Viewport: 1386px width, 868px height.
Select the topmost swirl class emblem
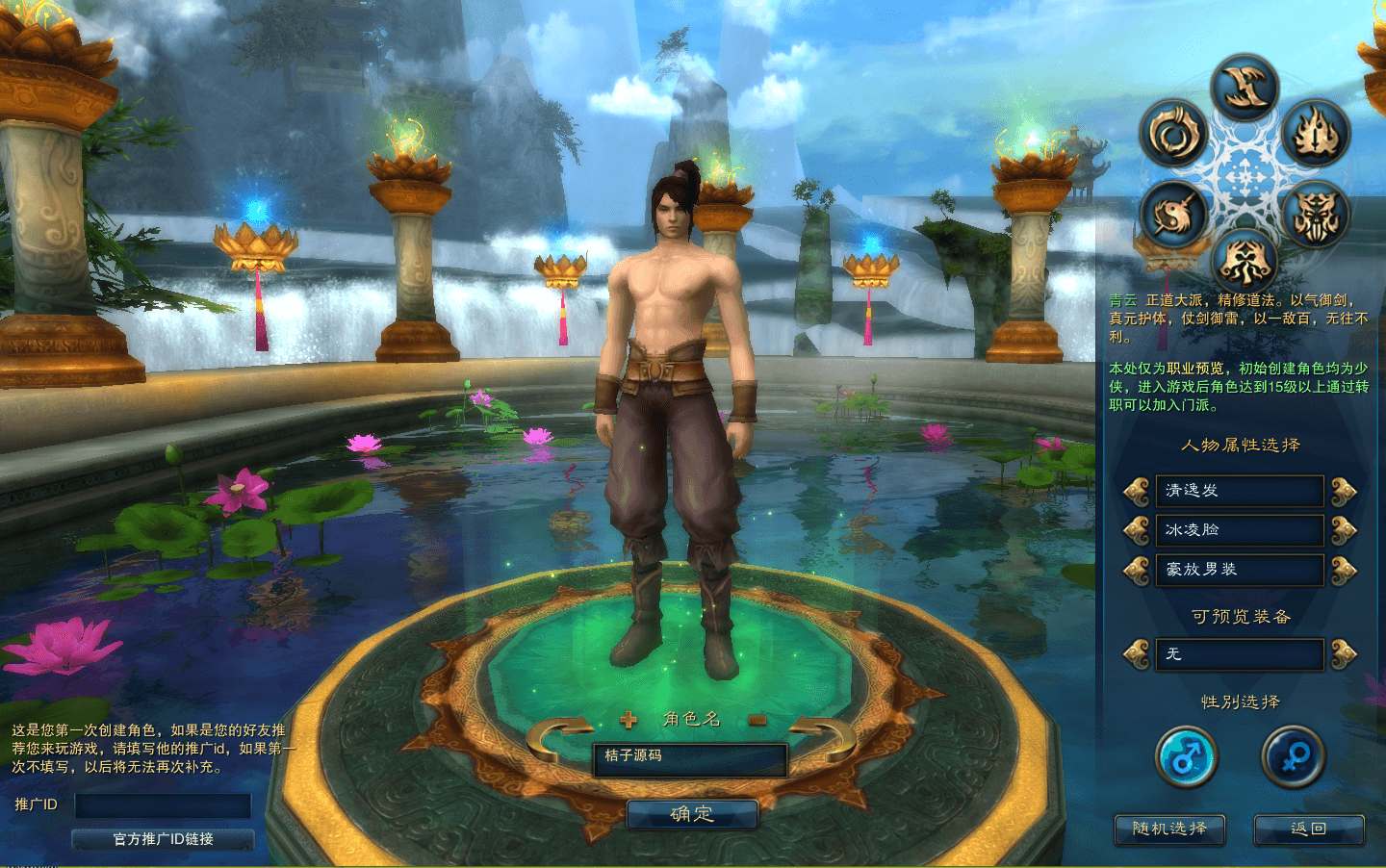point(1245,89)
